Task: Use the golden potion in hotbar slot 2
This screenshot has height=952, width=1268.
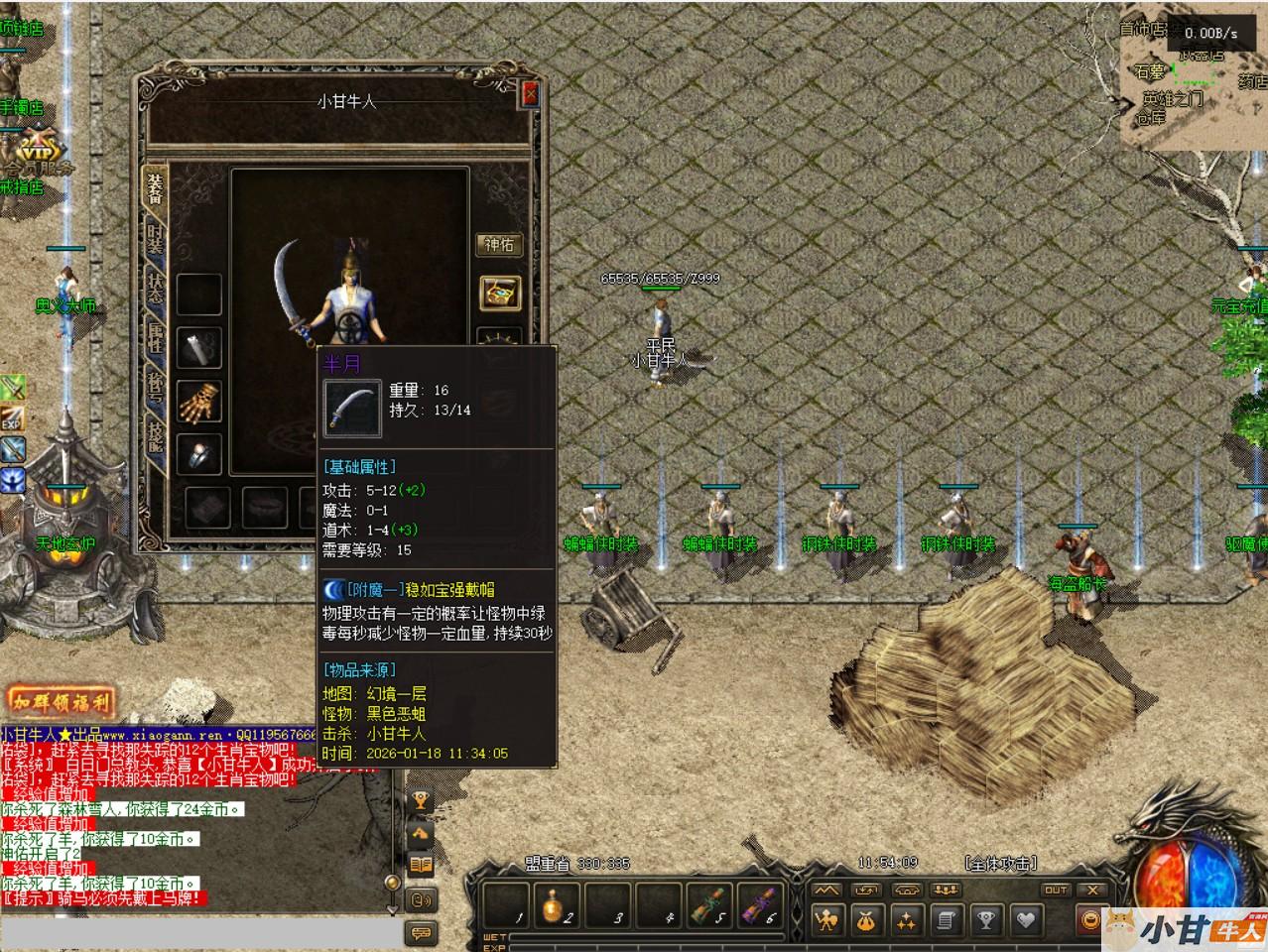Action: click(556, 906)
